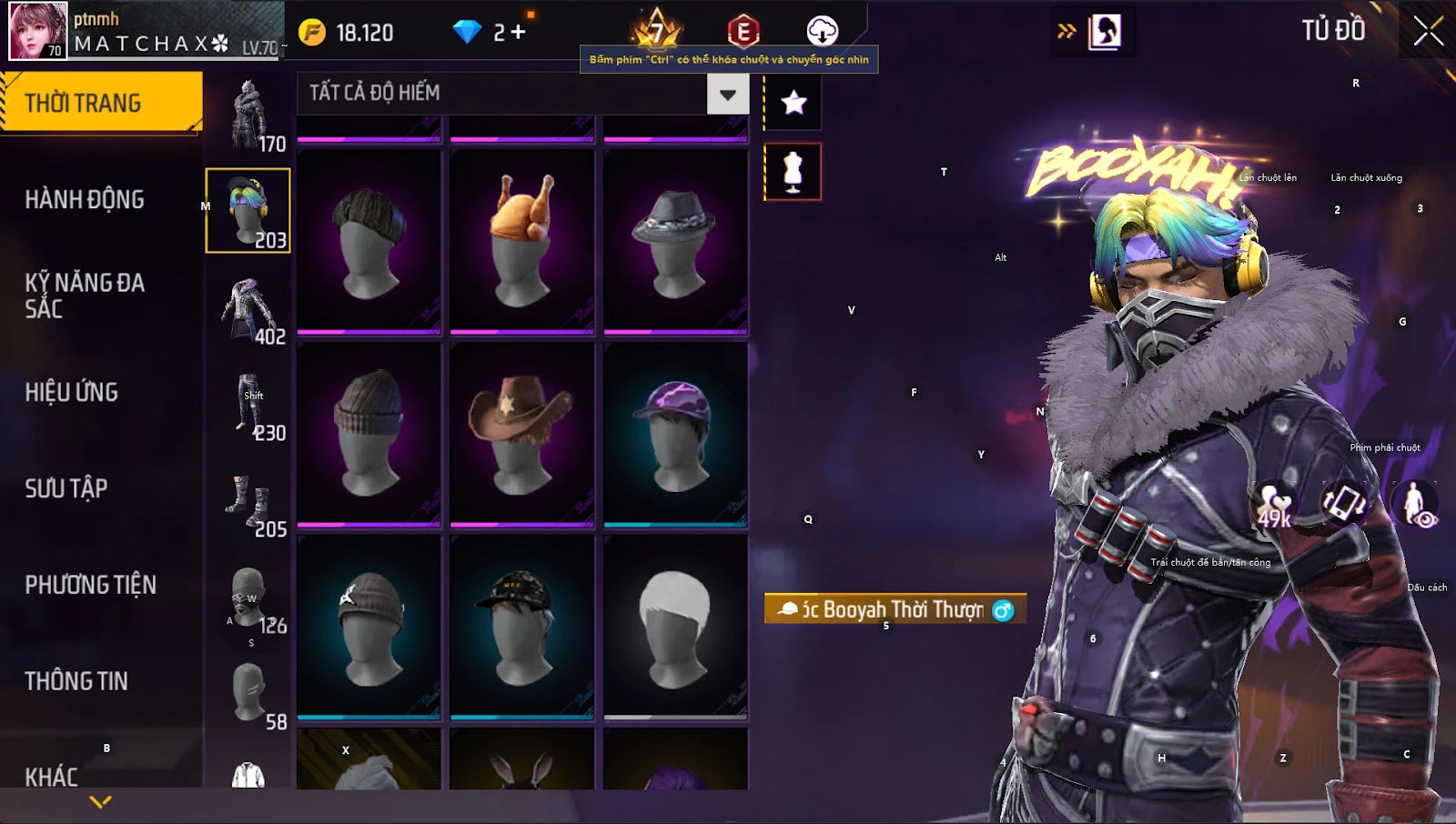Add diamonds with the plus button

518,33
